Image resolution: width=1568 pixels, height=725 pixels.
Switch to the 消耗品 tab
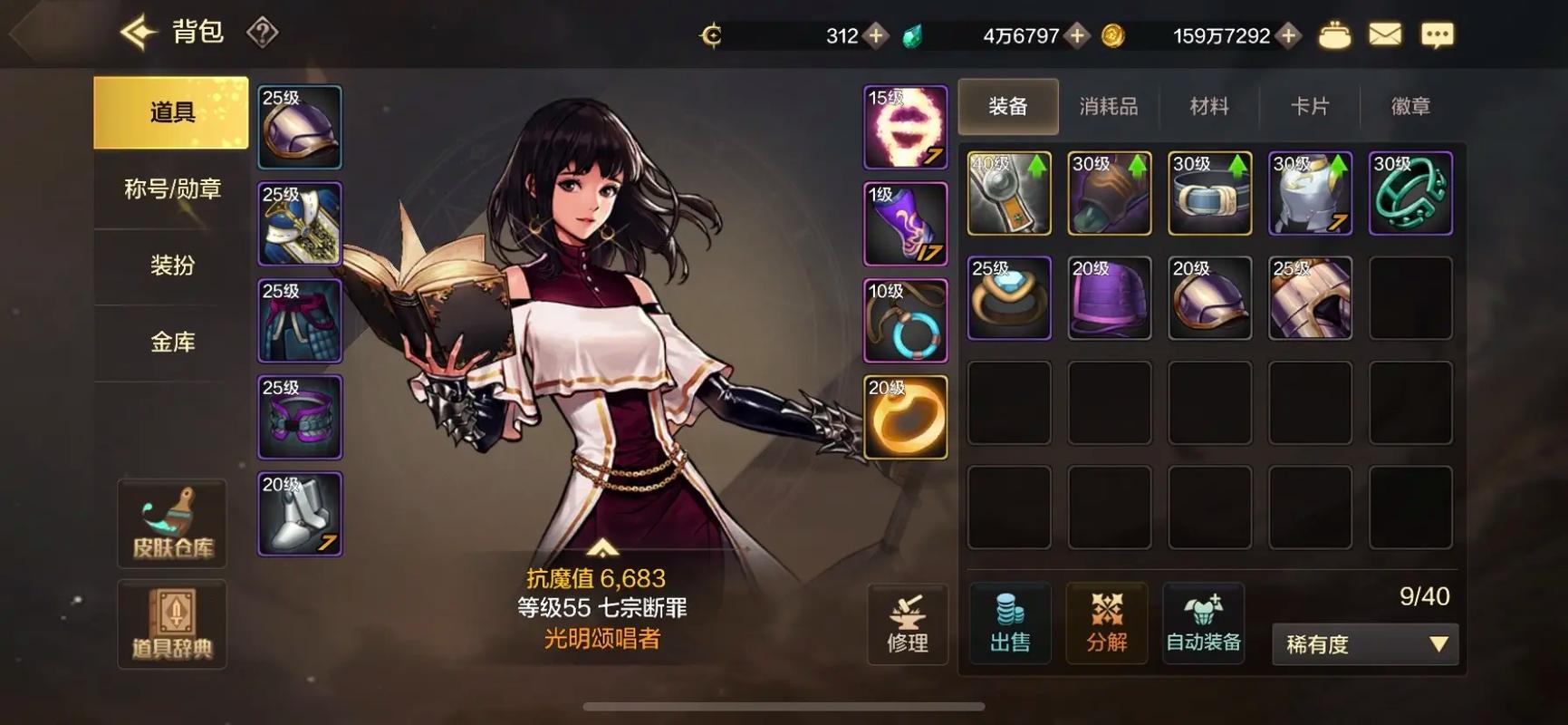click(x=1109, y=106)
